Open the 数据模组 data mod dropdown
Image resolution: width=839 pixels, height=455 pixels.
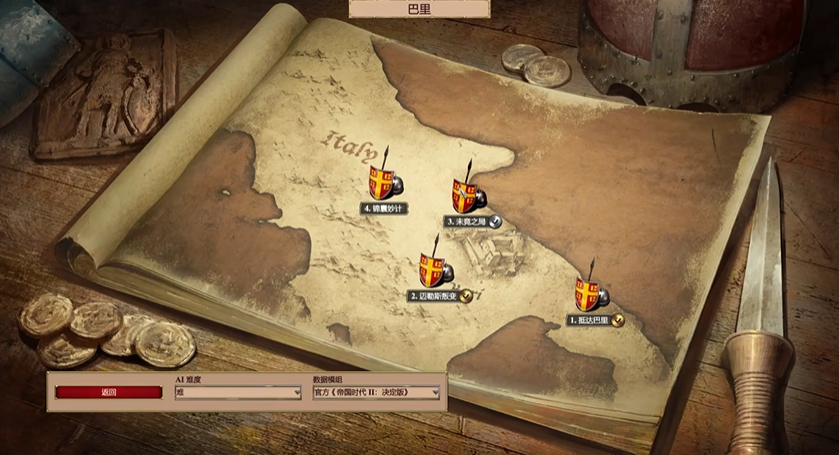click(376, 393)
